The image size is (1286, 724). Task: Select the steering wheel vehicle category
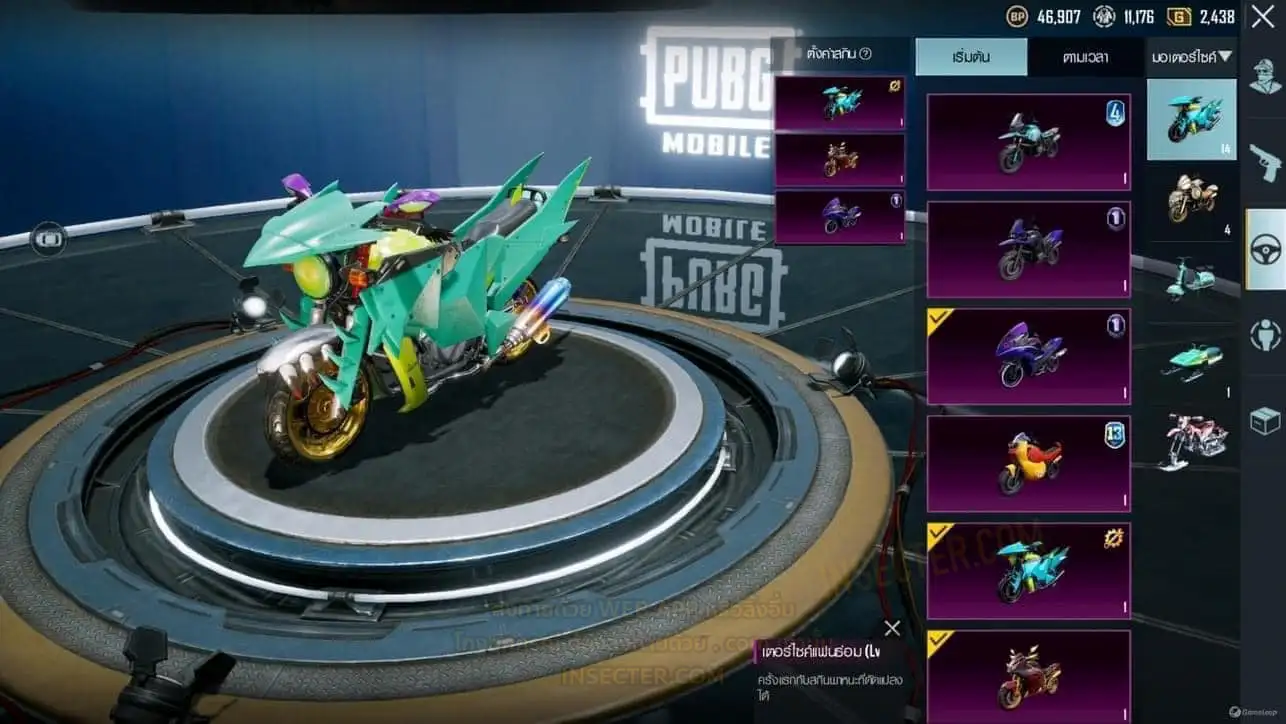coord(1265,249)
